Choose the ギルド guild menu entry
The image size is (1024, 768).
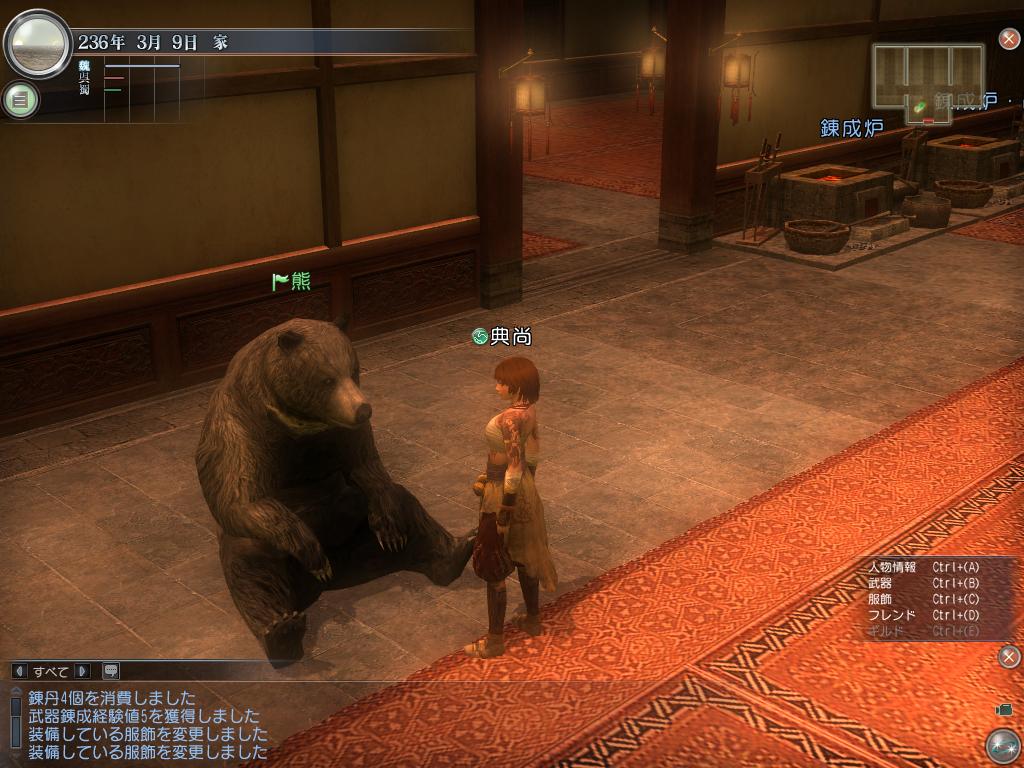[887, 631]
